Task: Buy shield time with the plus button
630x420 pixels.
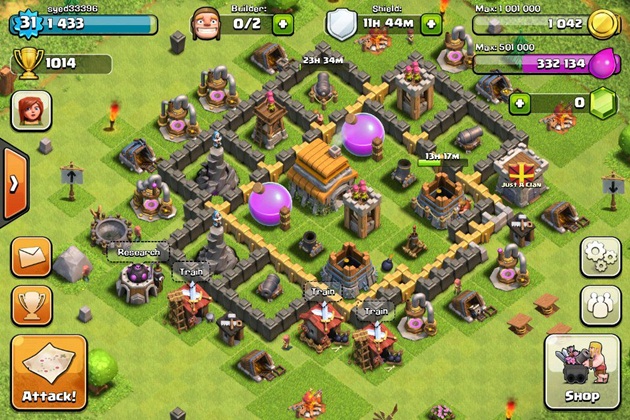Action: point(431,22)
